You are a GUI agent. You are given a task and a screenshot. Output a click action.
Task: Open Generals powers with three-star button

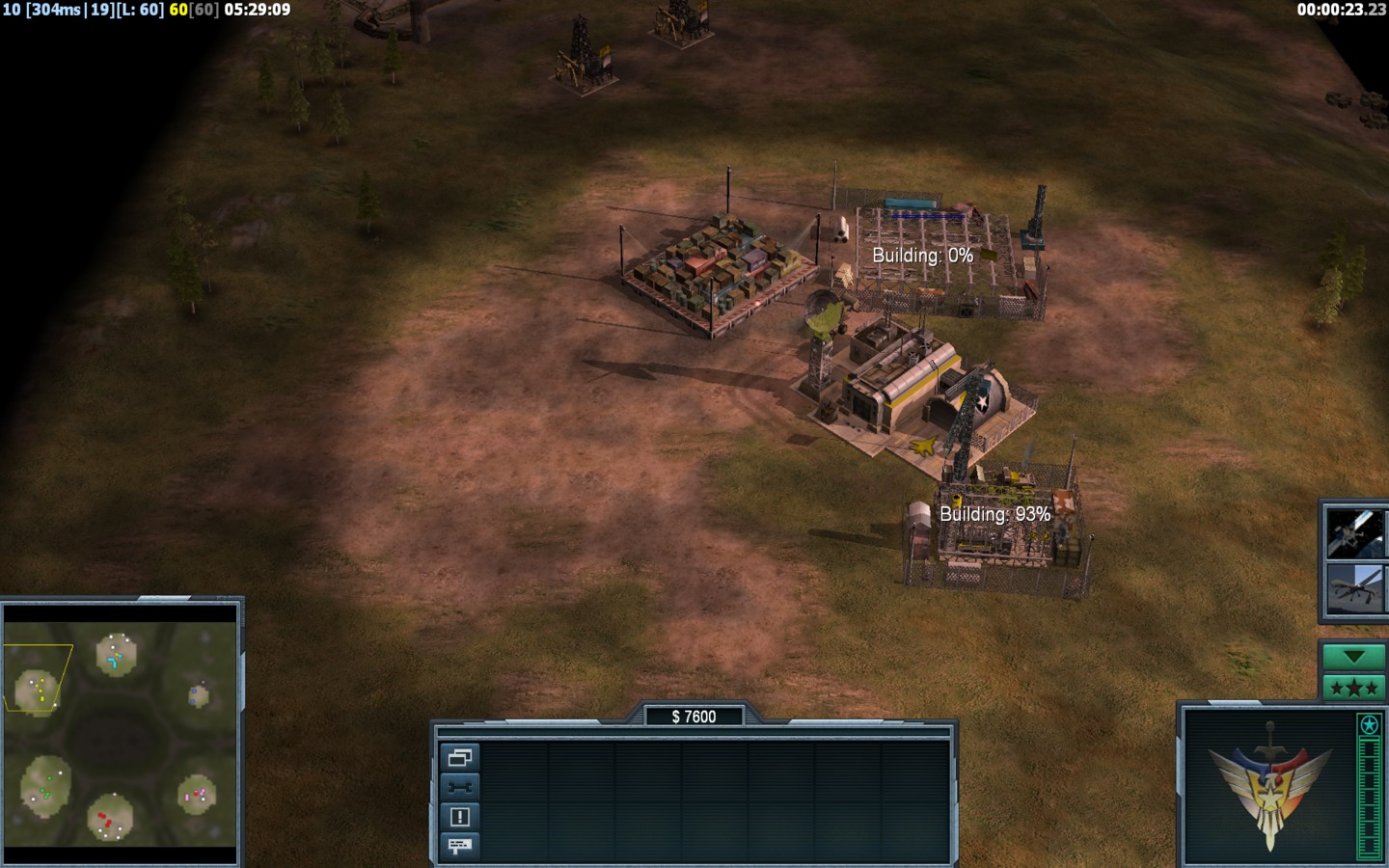1353,688
